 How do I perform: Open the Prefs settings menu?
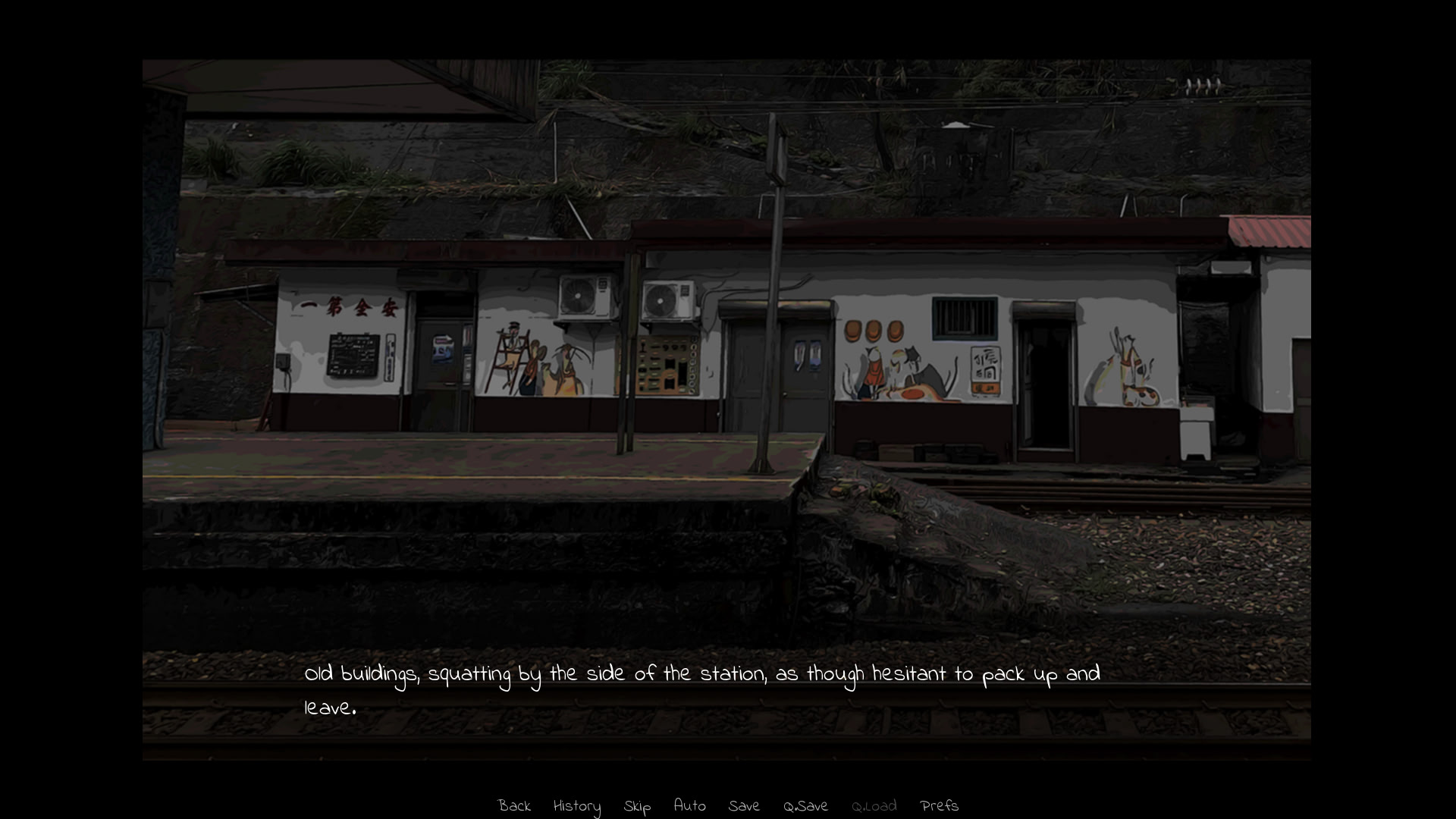click(939, 806)
